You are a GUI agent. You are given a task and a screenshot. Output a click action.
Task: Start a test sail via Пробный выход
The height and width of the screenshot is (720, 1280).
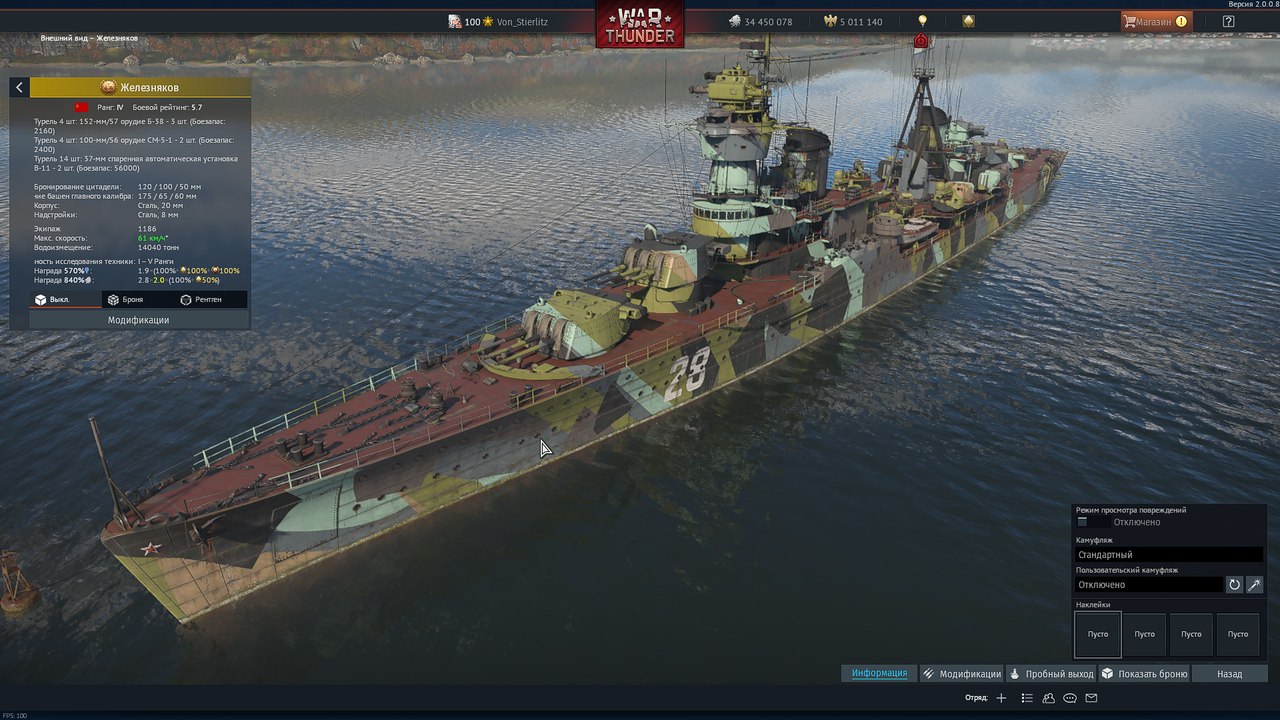point(1051,674)
